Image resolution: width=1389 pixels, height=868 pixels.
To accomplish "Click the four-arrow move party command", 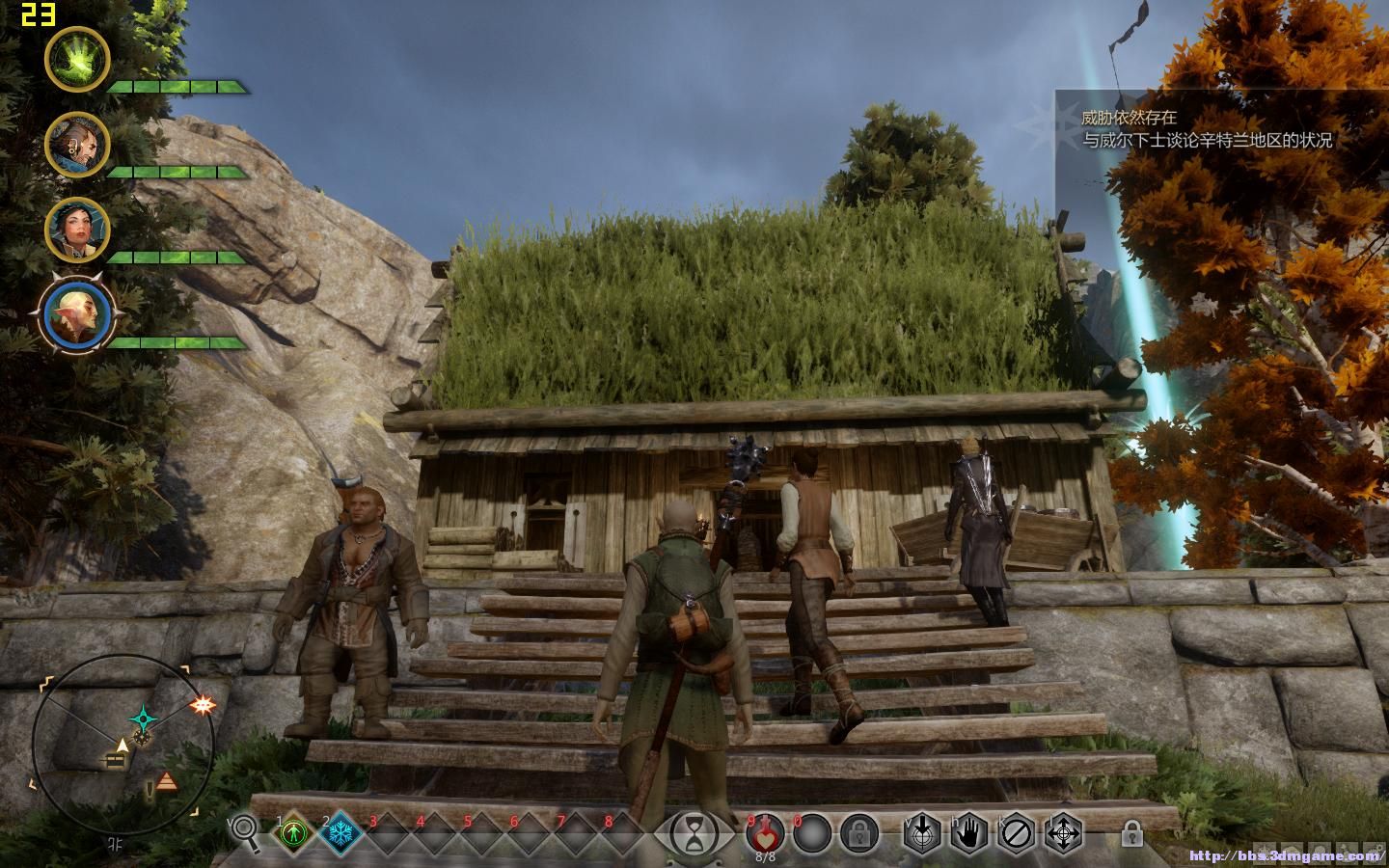I will pyautogui.click(x=1064, y=832).
